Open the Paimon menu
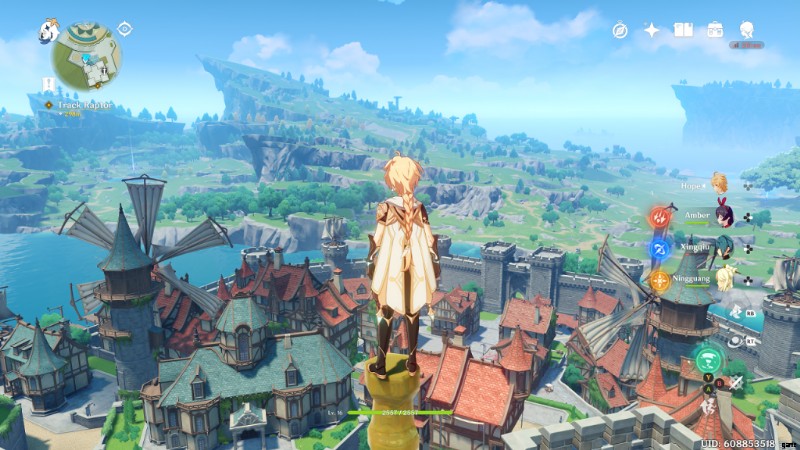Screen dimensions: 800x450 pyautogui.click(x=48, y=31)
